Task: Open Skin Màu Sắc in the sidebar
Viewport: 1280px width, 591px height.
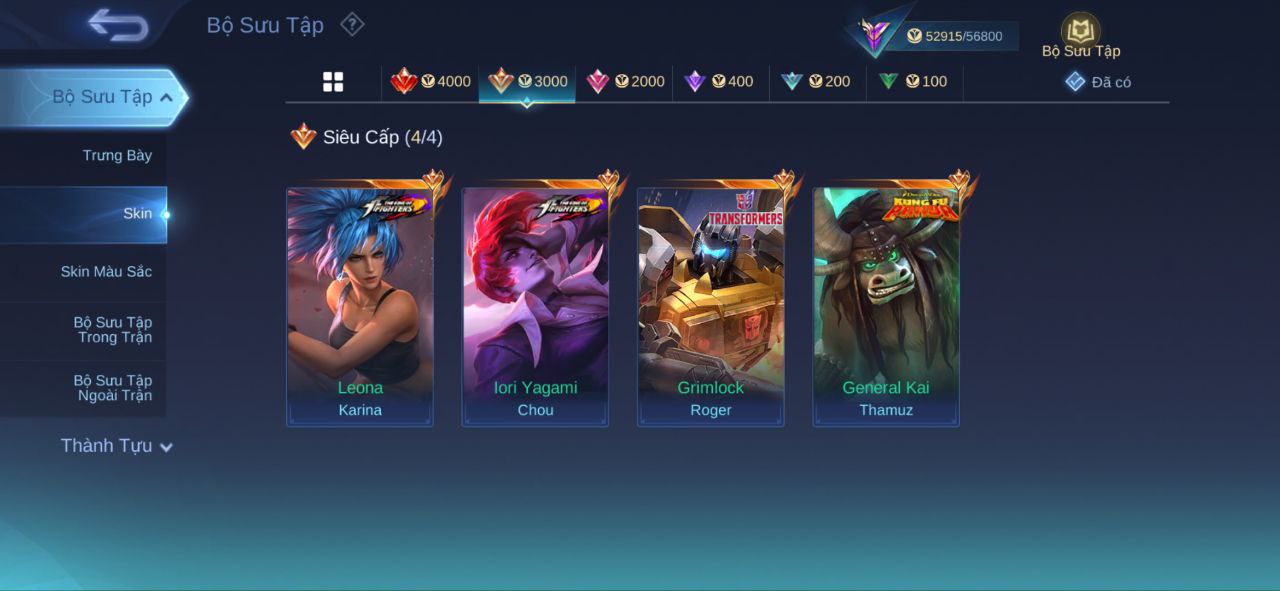Action: (x=106, y=271)
